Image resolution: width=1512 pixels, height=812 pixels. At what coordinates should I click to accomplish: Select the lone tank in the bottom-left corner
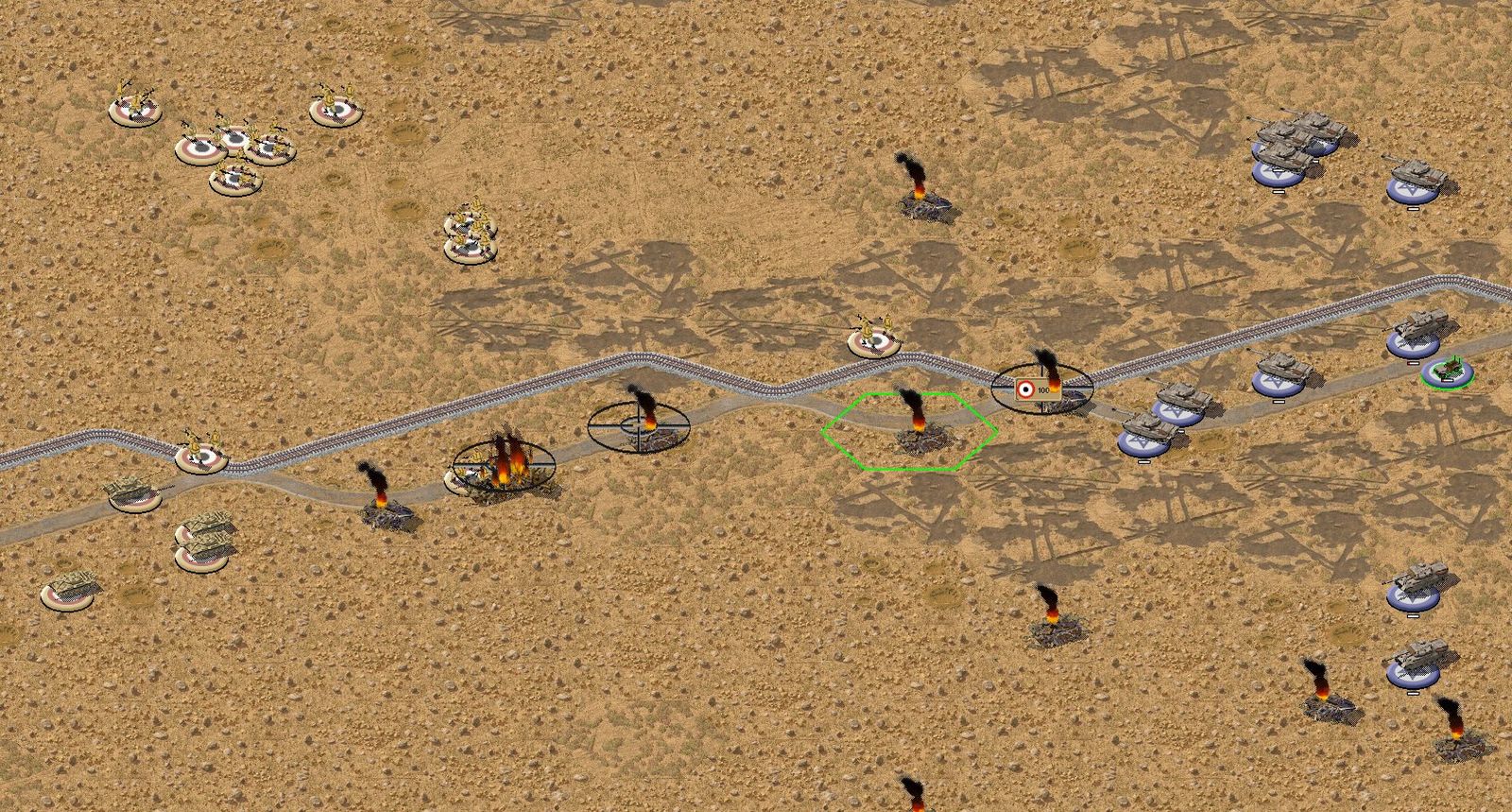point(70,589)
